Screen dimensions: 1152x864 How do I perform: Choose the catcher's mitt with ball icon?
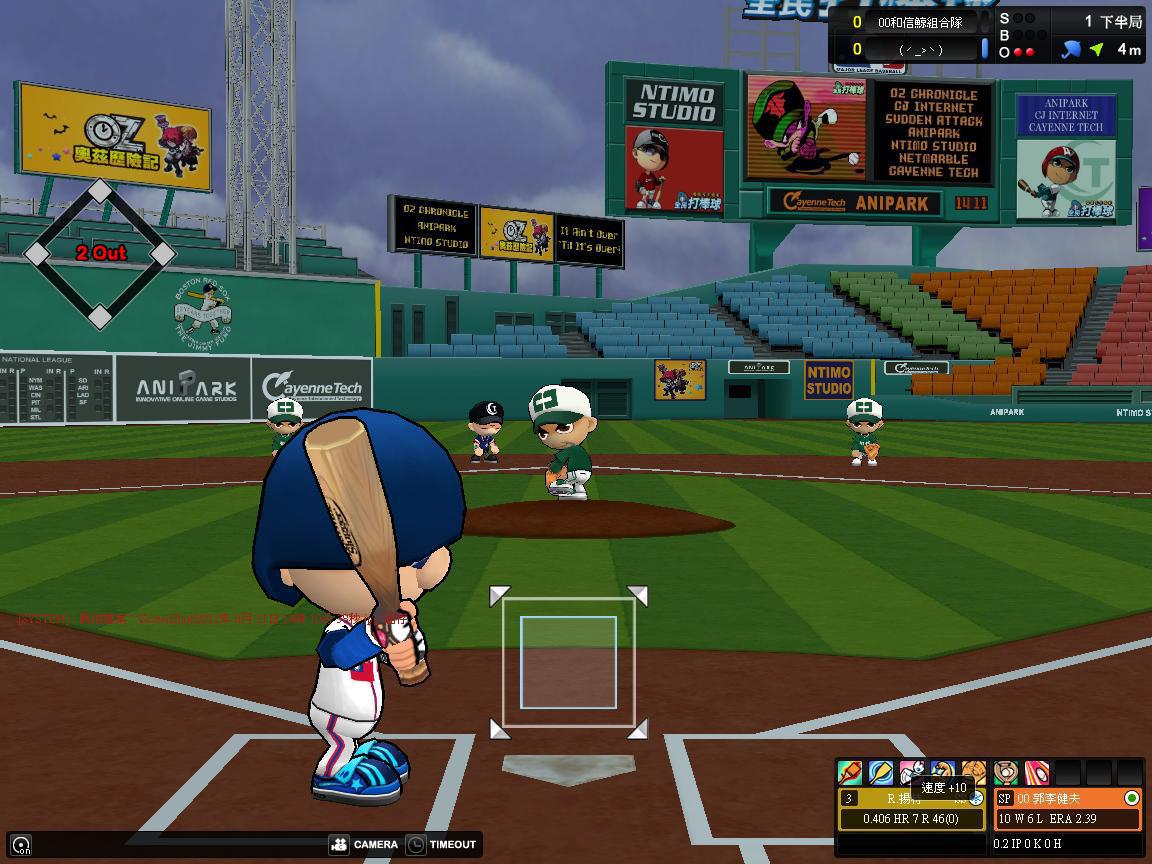coord(1006,773)
